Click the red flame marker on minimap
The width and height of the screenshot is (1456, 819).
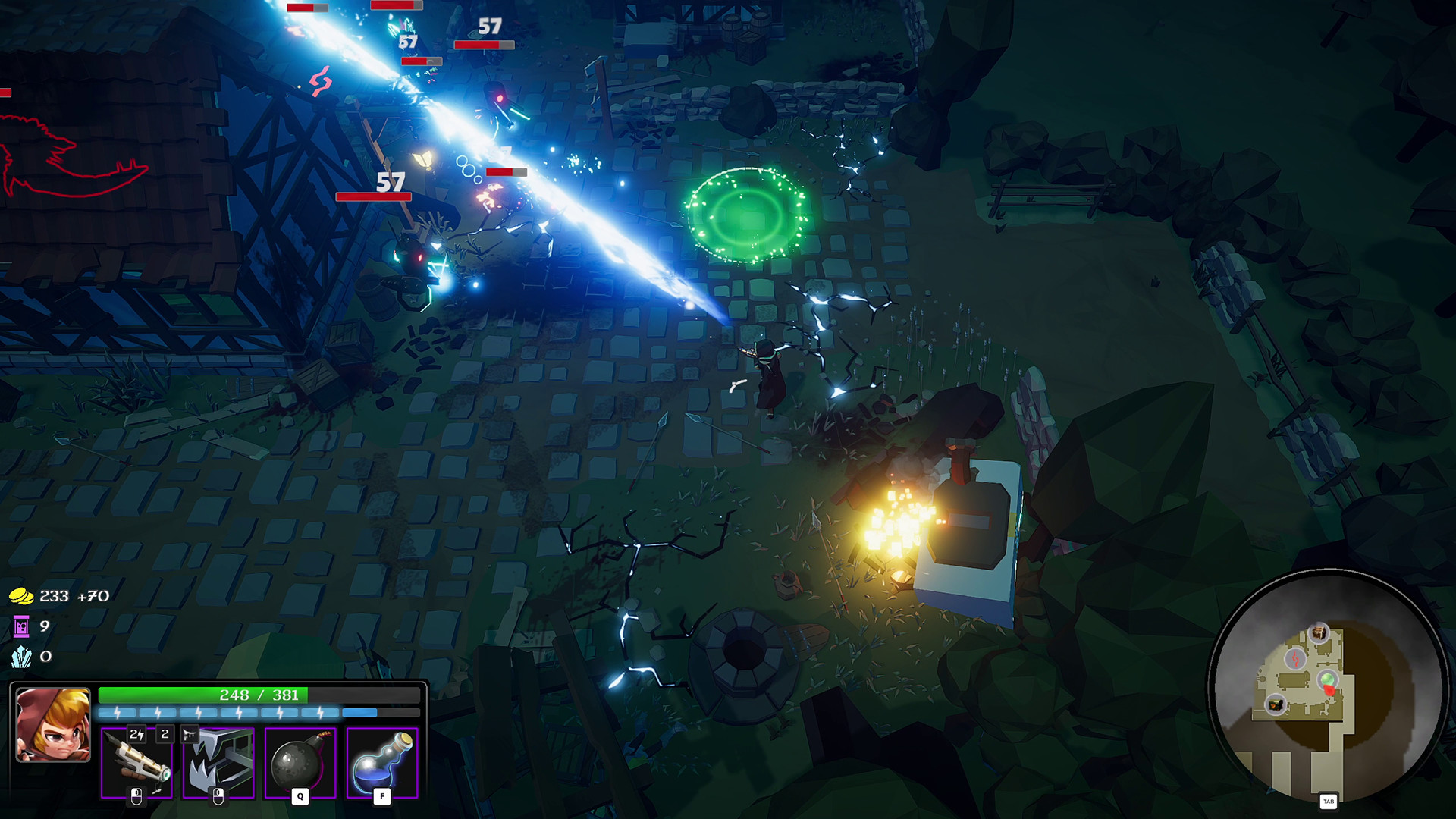click(x=1295, y=659)
